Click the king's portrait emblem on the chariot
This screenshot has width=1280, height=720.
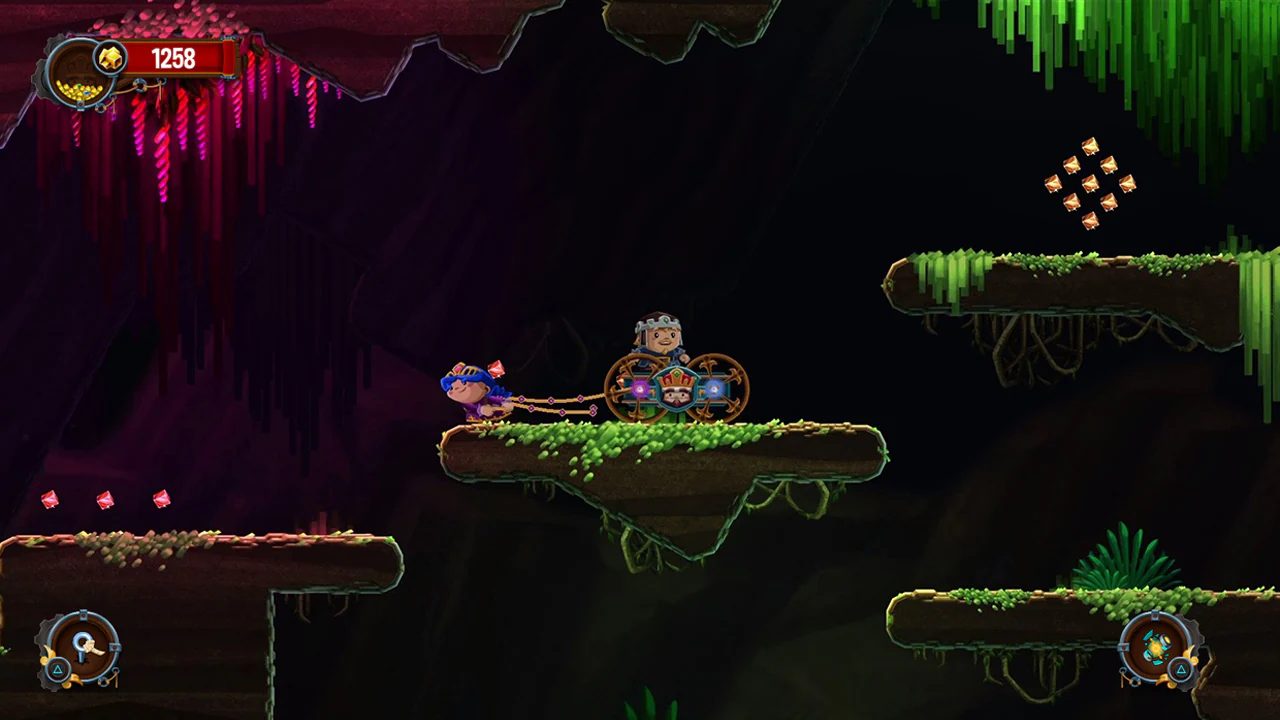click(675, 392)
